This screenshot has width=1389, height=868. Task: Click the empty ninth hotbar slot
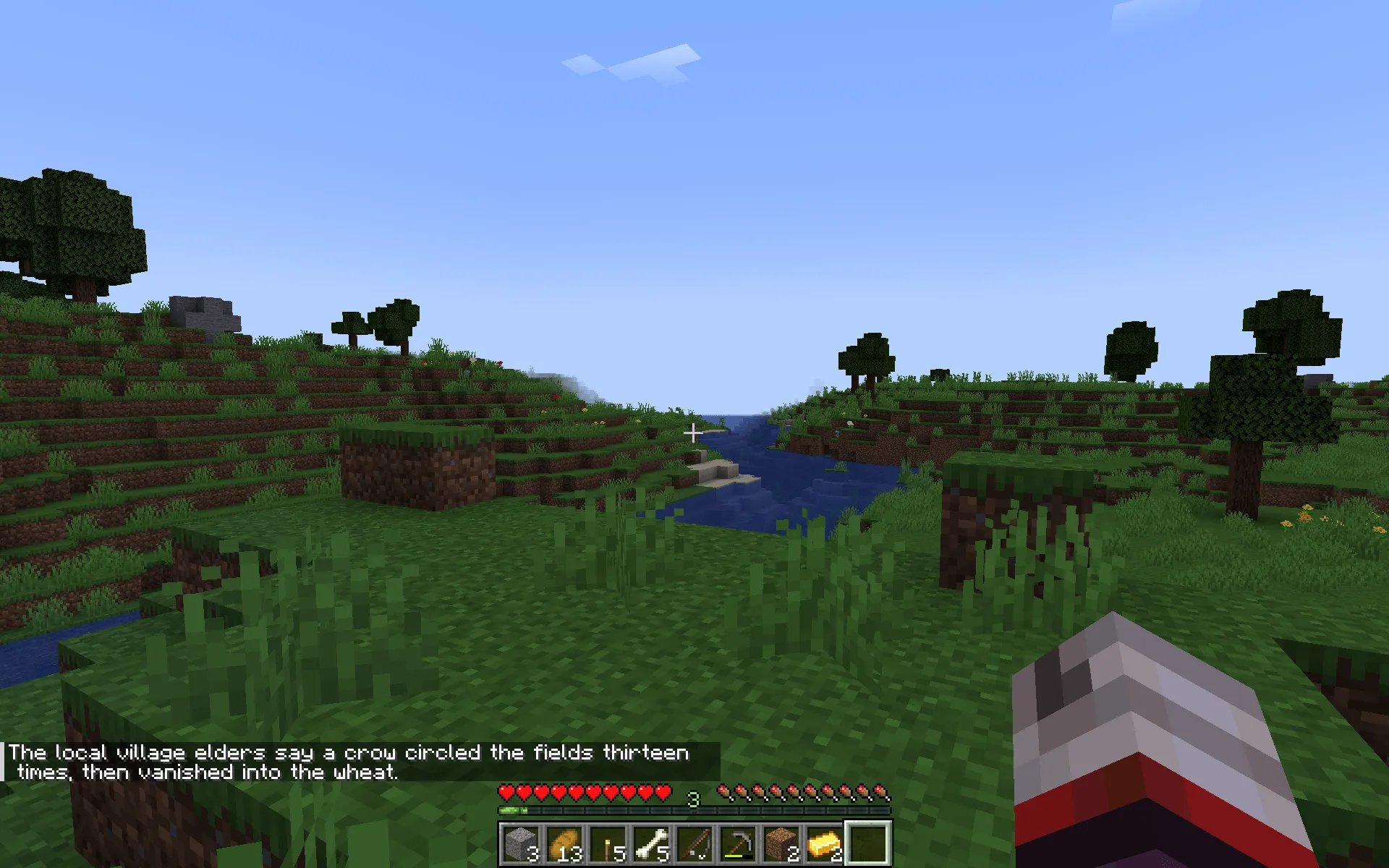tap(870, 843)
